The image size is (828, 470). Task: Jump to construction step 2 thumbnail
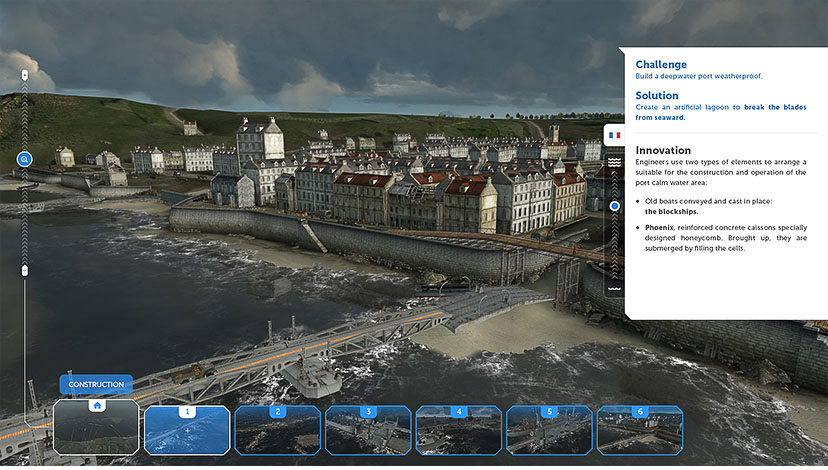pyautogui.click(x=278, y=430)
